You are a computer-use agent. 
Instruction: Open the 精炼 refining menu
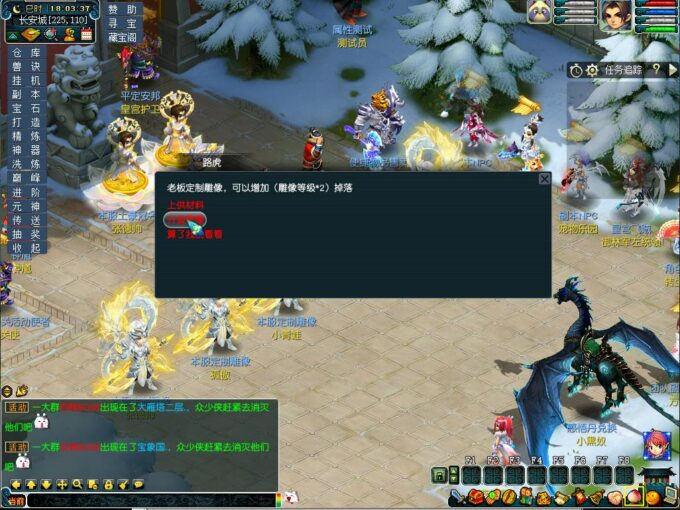coord(26,136)
